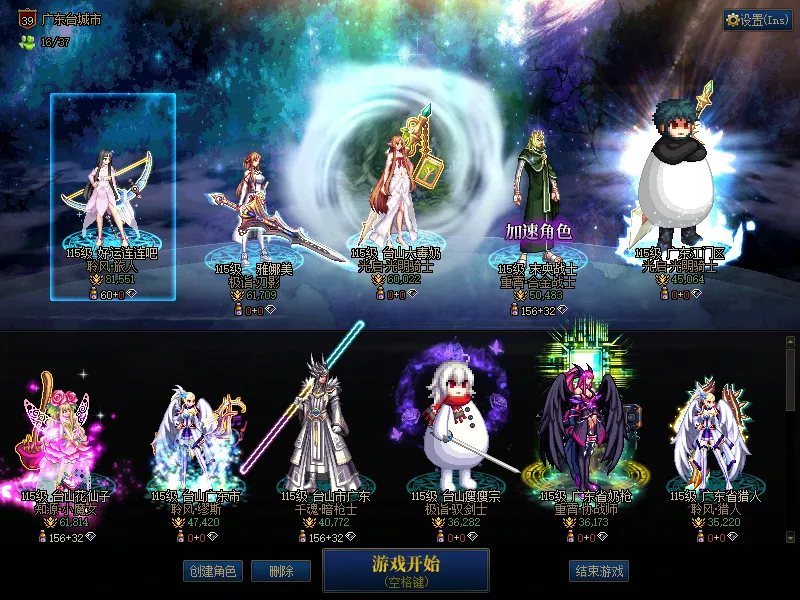This screenshot has height=600, width=800.
Task: Open 设置 settings at top right
Action: point(757,20)
